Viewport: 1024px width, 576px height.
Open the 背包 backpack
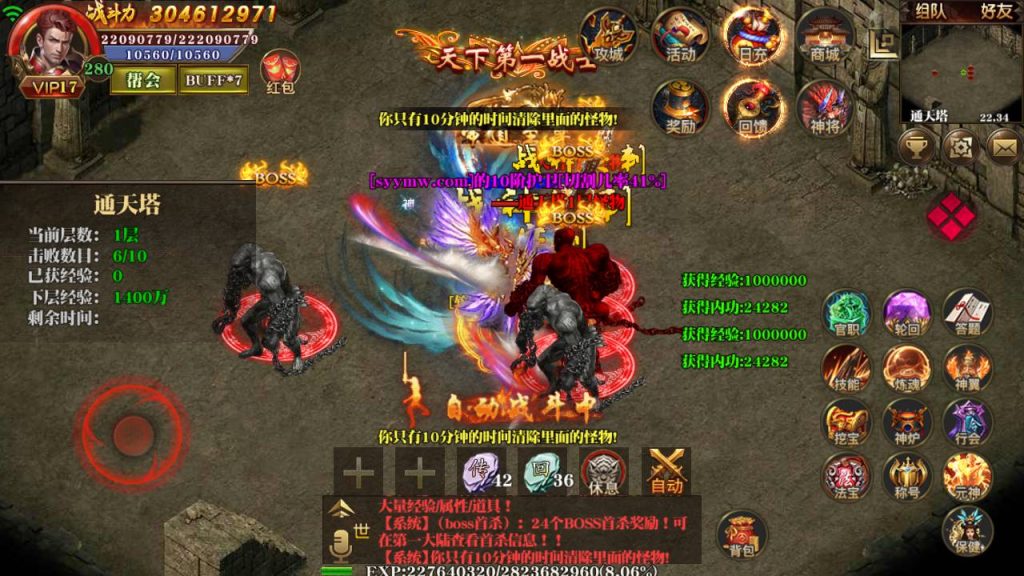pyautogui.click(x=741, y=535)
